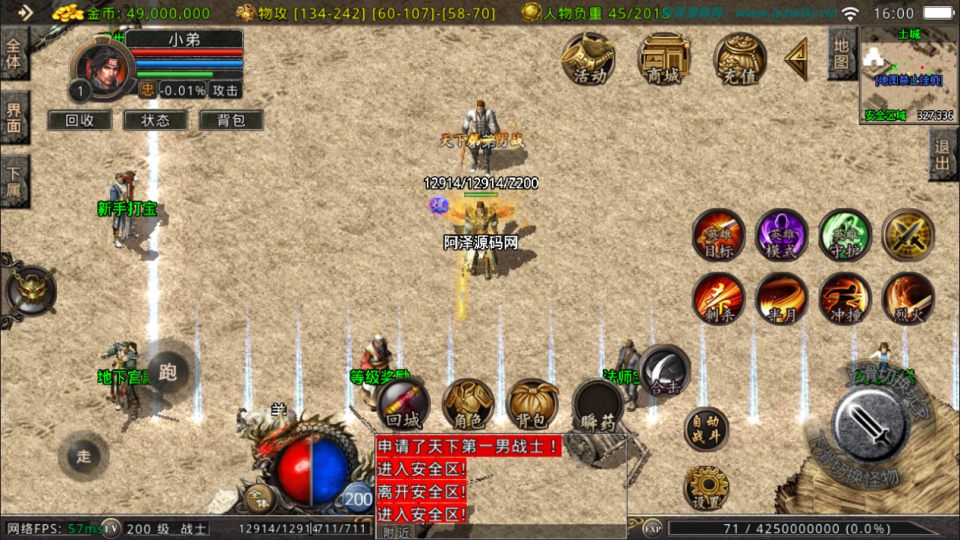Open the hero 状态 status panel
The width and height of the screenshot is (960, 540).
(155, 120)
